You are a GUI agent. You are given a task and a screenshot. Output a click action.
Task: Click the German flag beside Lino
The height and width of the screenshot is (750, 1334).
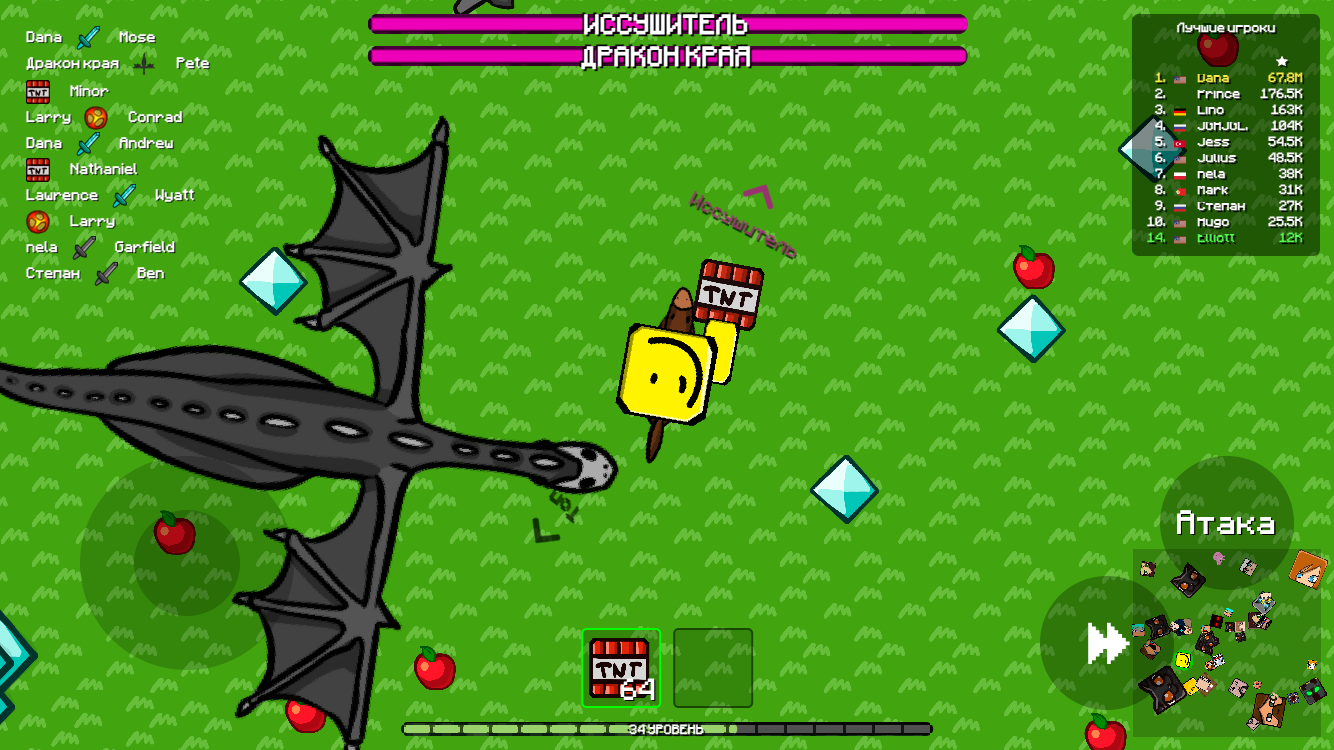(1180, 109)
